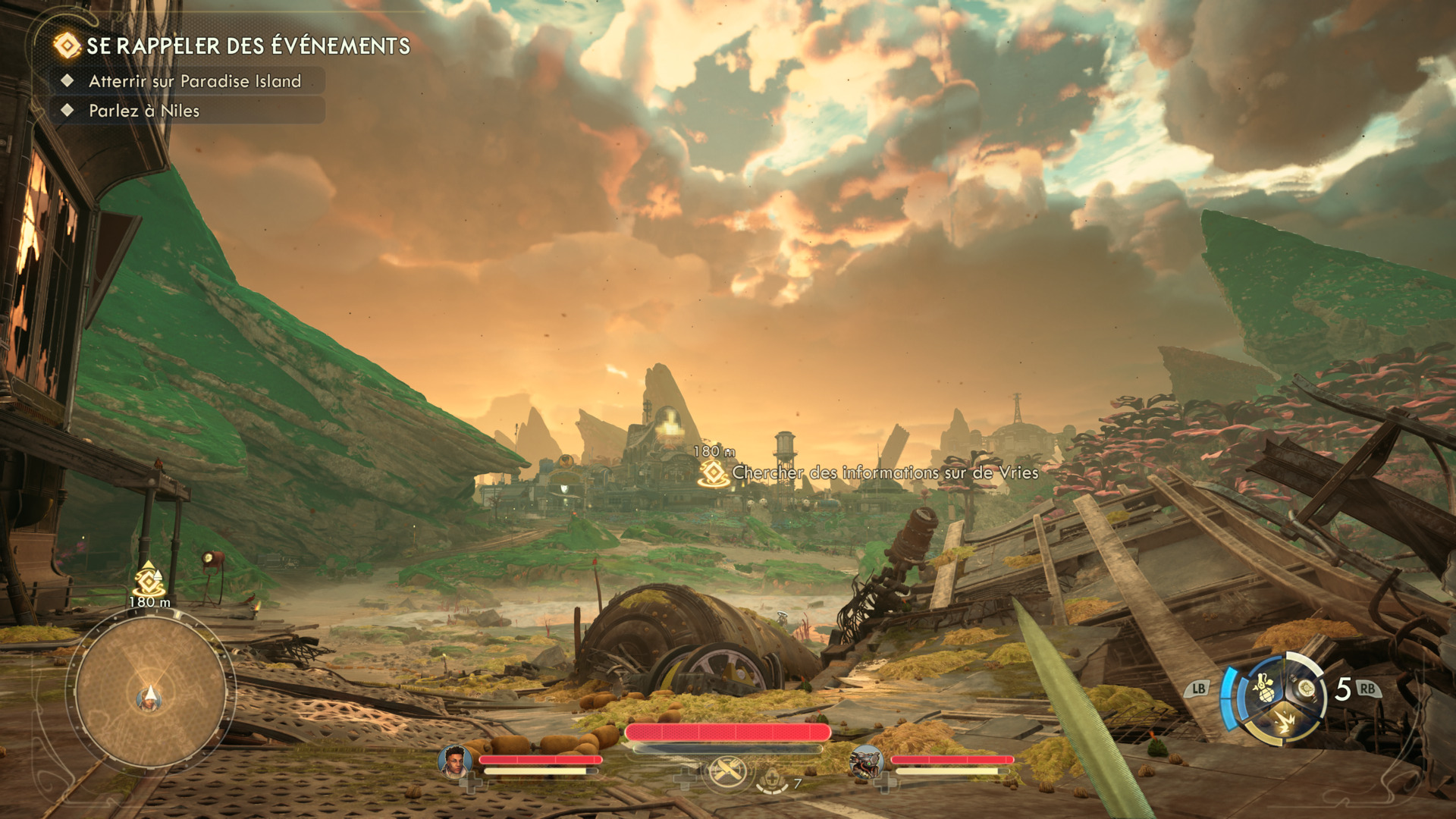Image resolution: width=1456 pixels, height=819 pixels.
Task: Select the "Se rappeler des événements" quest title
Action: tap(247, 46)
